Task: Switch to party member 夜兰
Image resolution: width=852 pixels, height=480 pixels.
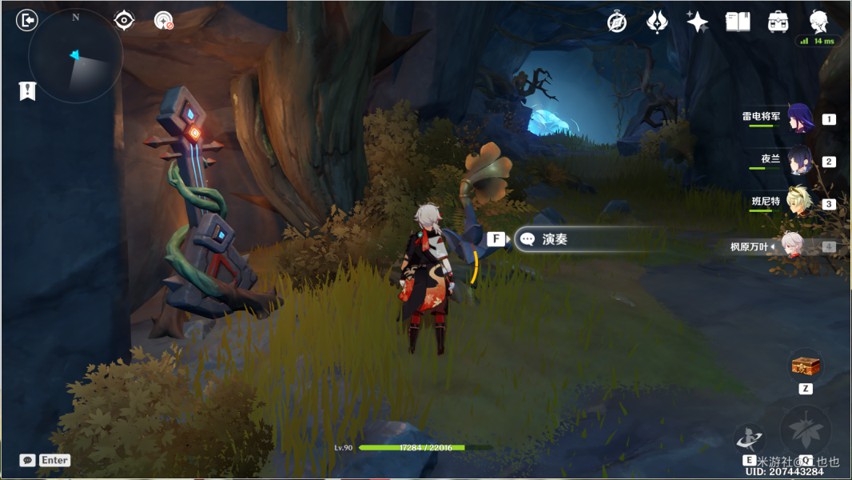Action: click(798, 160)
